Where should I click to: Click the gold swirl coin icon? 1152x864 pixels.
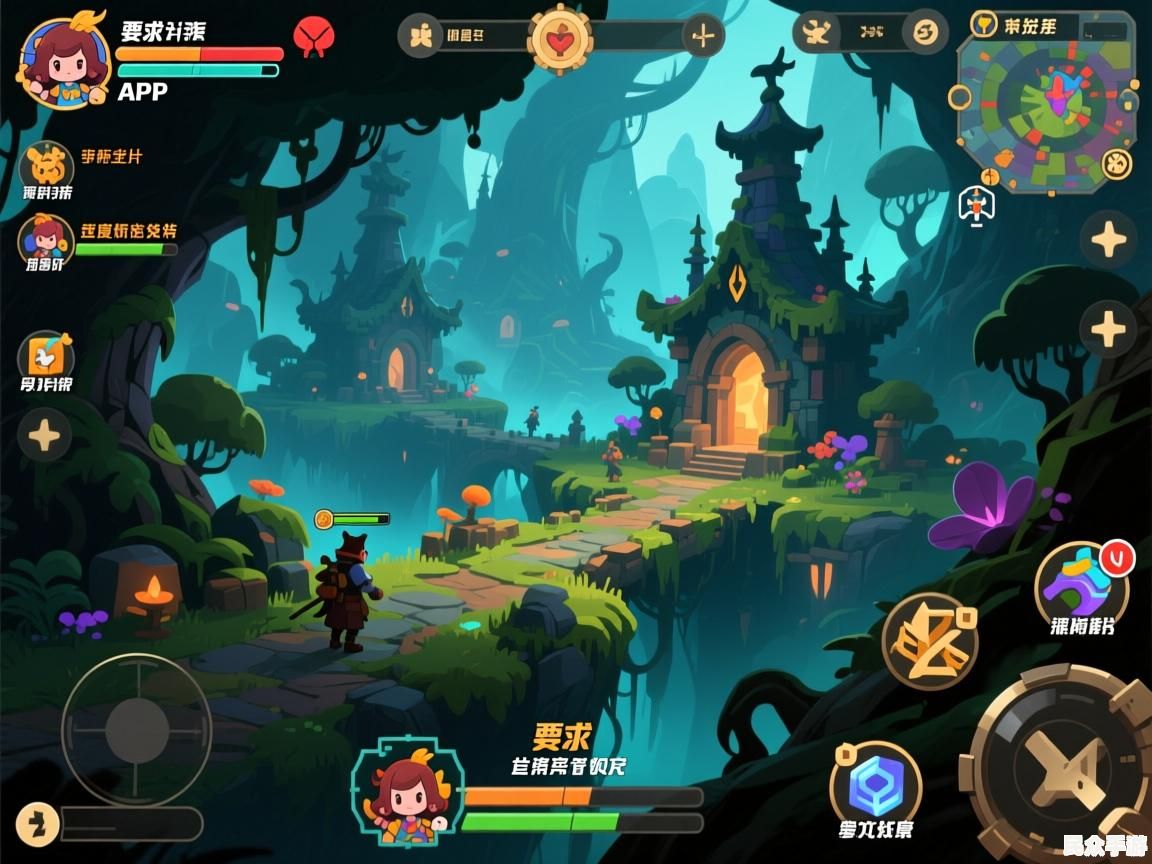click(x=925, y=32)
